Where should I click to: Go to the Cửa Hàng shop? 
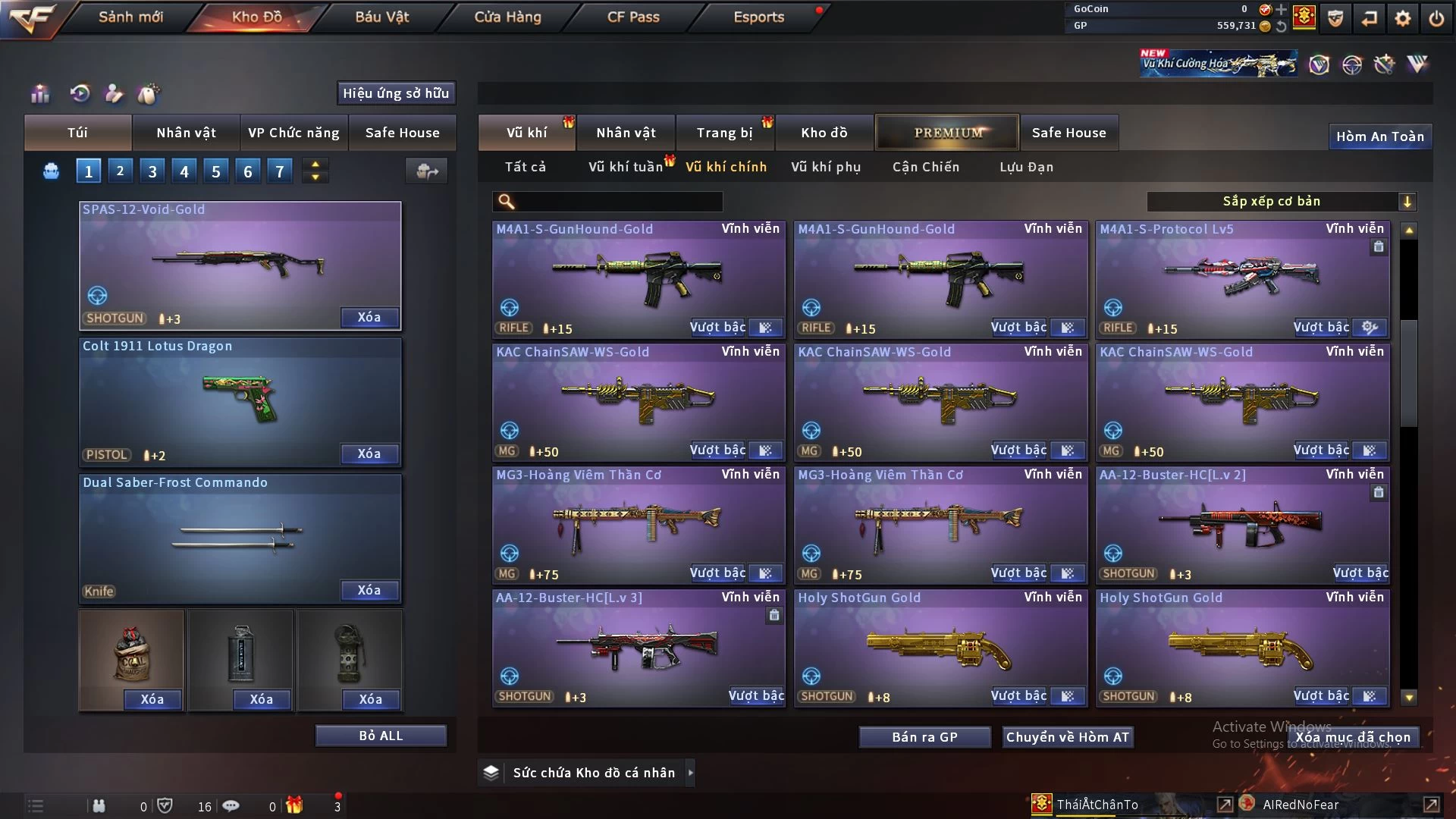coord(507,17)
